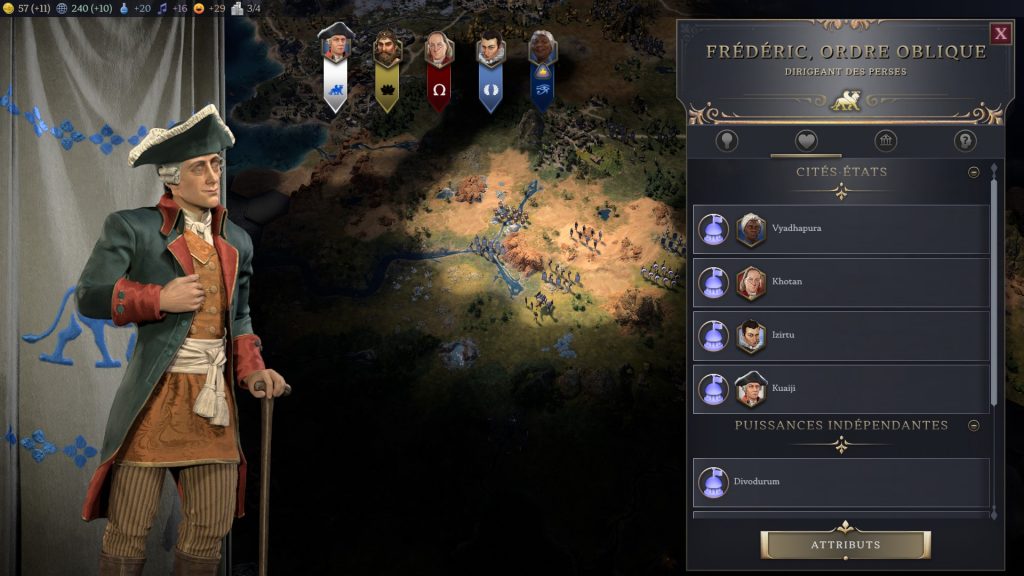This screenshot has width=1024, height=576.
Task: Show the question-mark head tab
Action: [x=964, y=141]
